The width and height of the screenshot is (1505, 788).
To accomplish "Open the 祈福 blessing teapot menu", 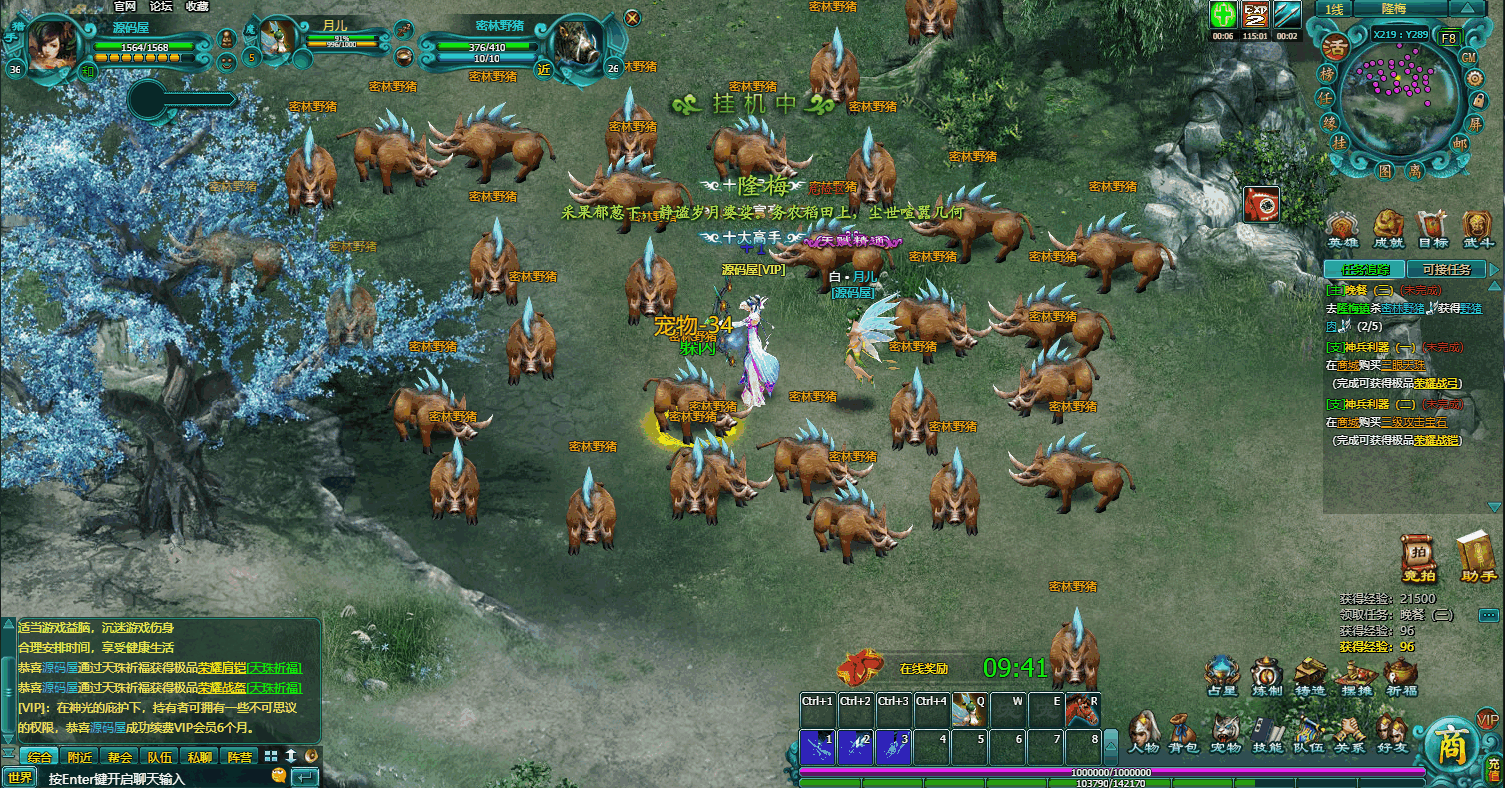I will pos(1400,677).
